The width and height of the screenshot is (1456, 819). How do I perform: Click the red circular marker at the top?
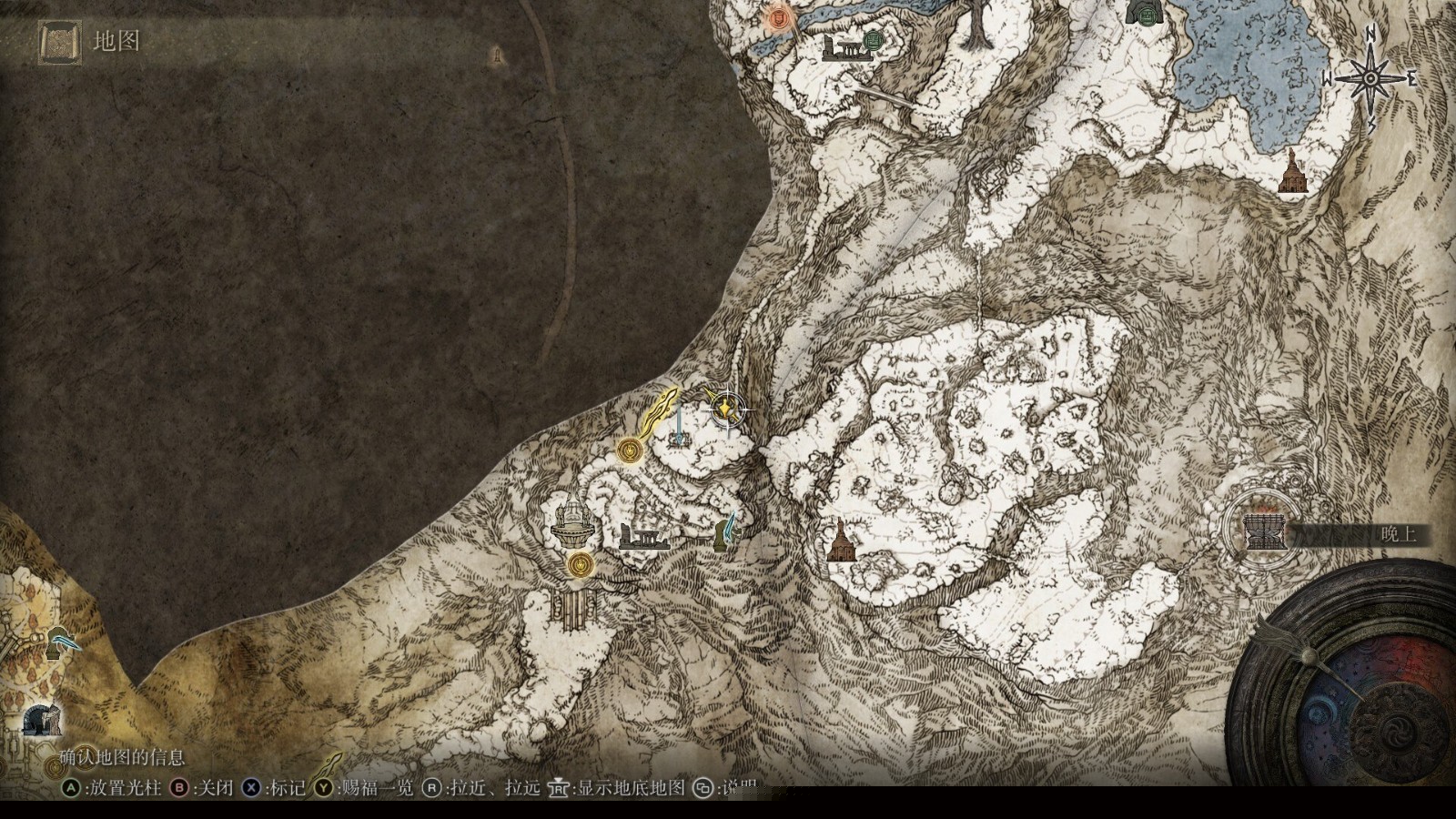click(x=777, y=18)
